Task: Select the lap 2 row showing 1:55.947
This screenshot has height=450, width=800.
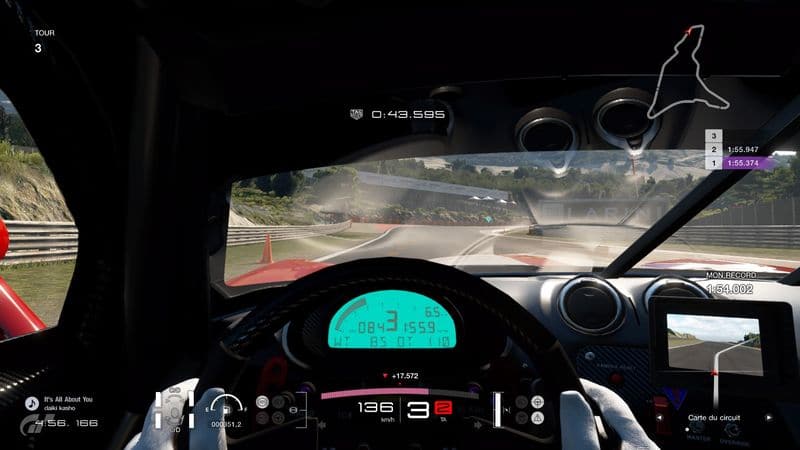Action: pos(750,148)
